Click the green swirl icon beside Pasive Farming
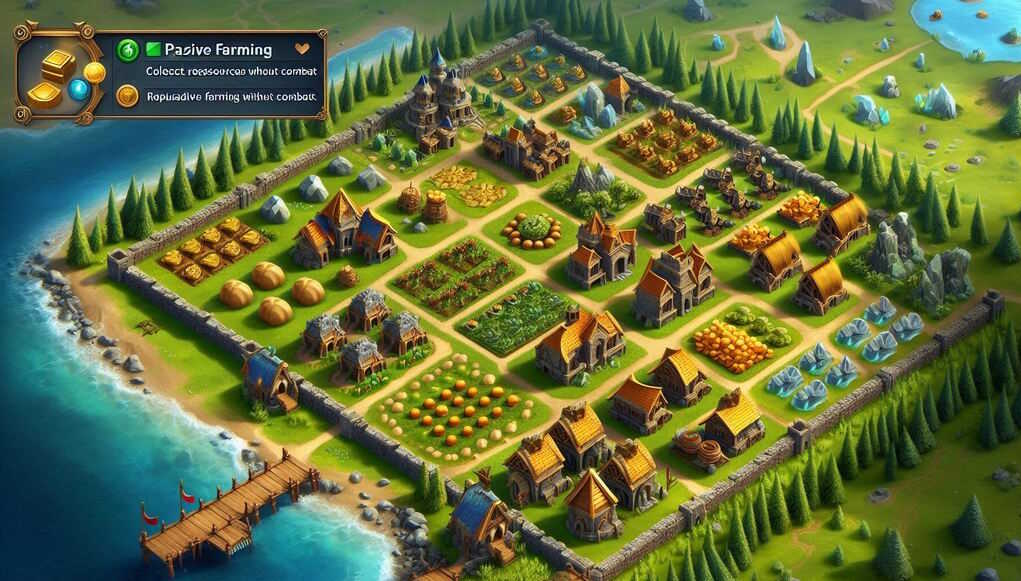Viewport: 1021px width, 581px height. point(127,49)
